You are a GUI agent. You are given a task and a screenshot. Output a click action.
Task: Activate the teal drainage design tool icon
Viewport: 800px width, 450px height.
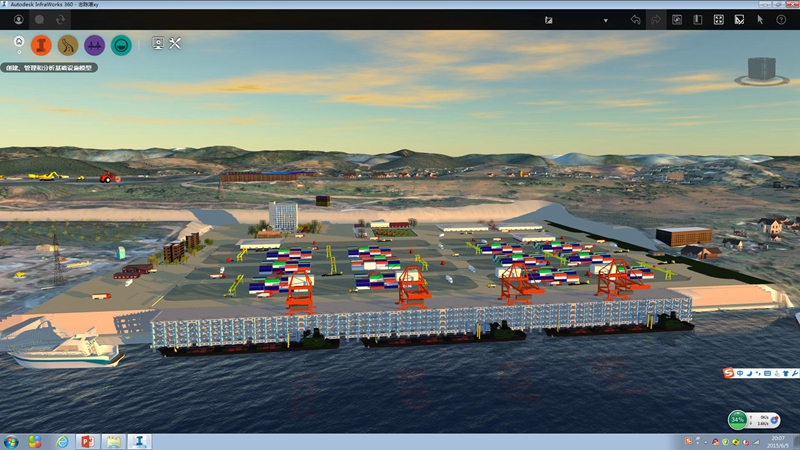[121, 44]
